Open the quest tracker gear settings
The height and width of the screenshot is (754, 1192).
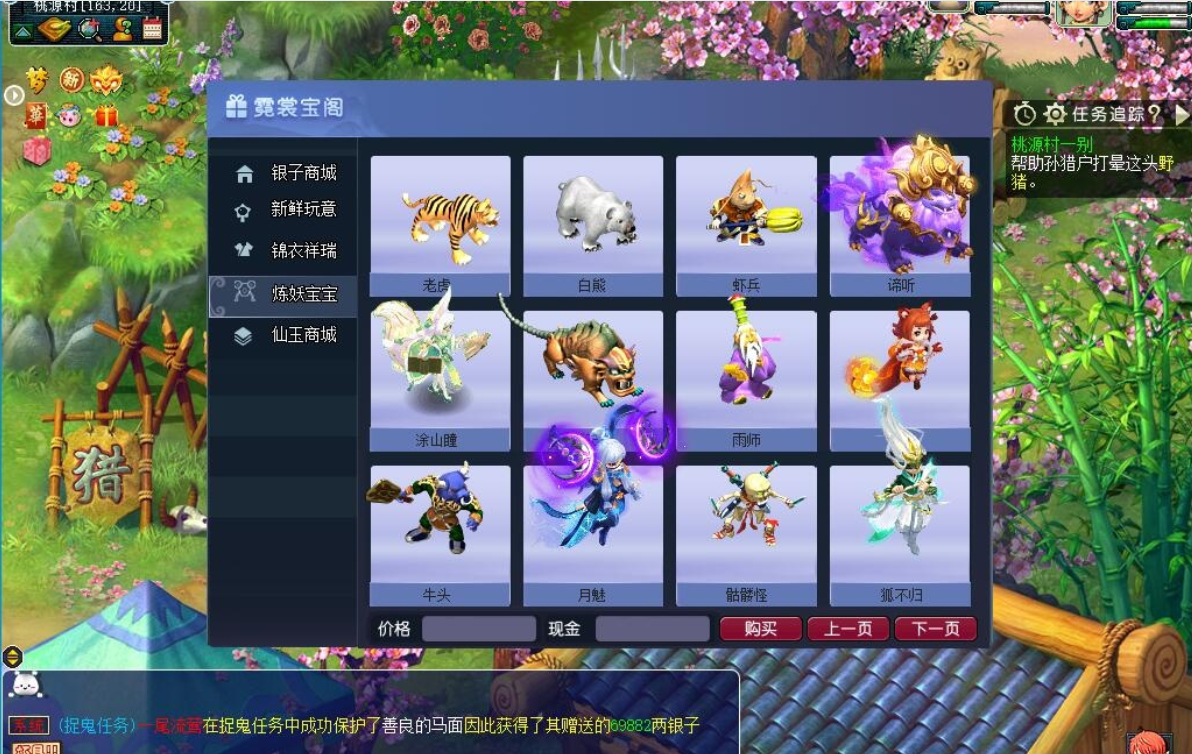point(1055,114)
